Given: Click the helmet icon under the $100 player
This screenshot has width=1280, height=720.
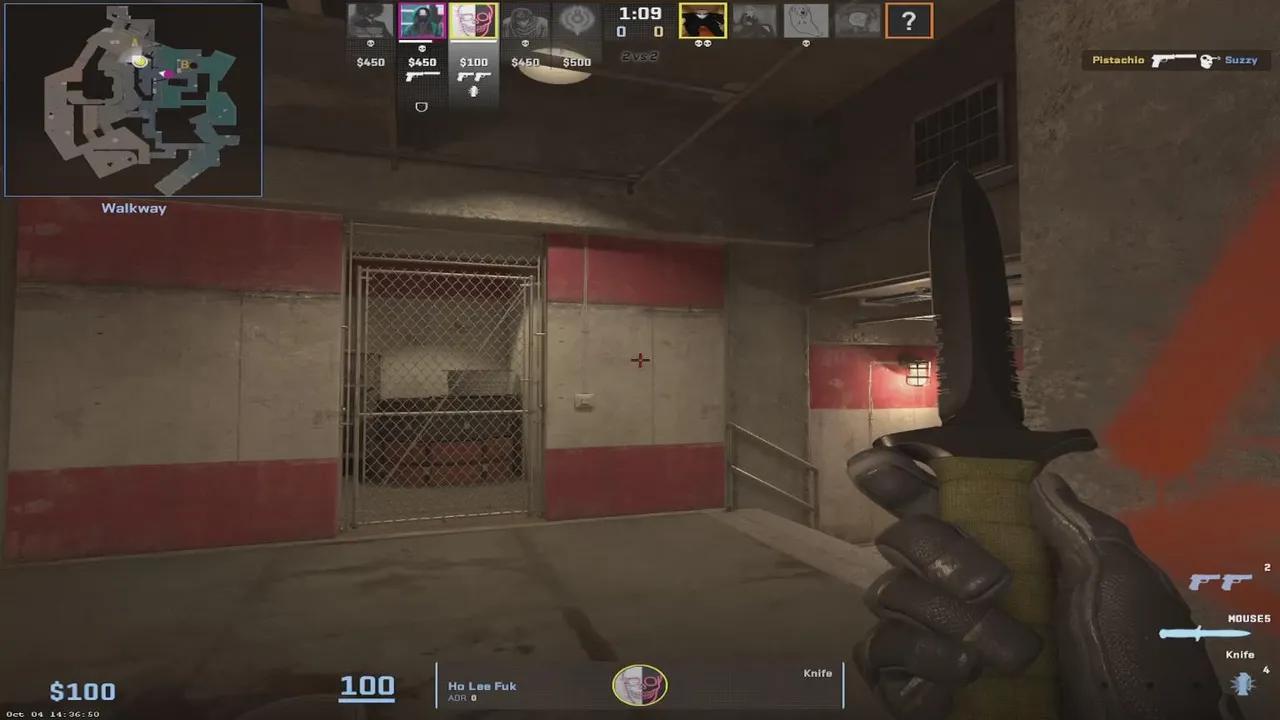Looking at the screenshot, I should tap(473, 92).
